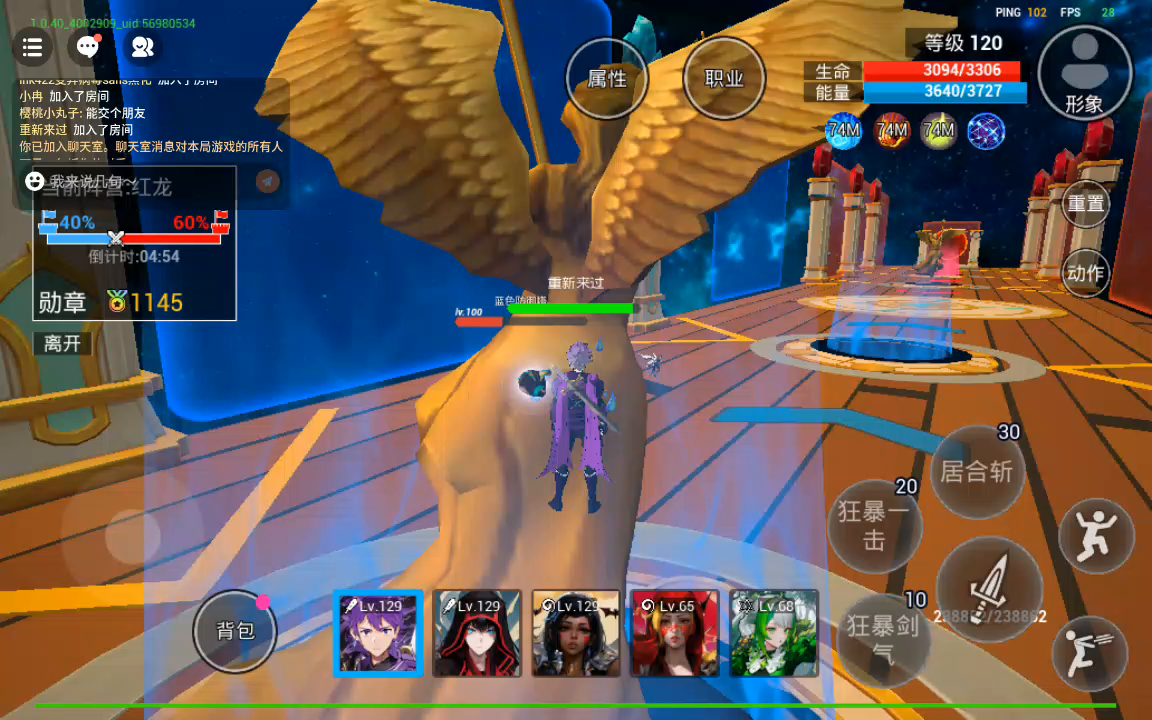Viewport: 1152px width, 720px height.
Task: Open the 动作 emote button
Action: (x=1086, y=273)
